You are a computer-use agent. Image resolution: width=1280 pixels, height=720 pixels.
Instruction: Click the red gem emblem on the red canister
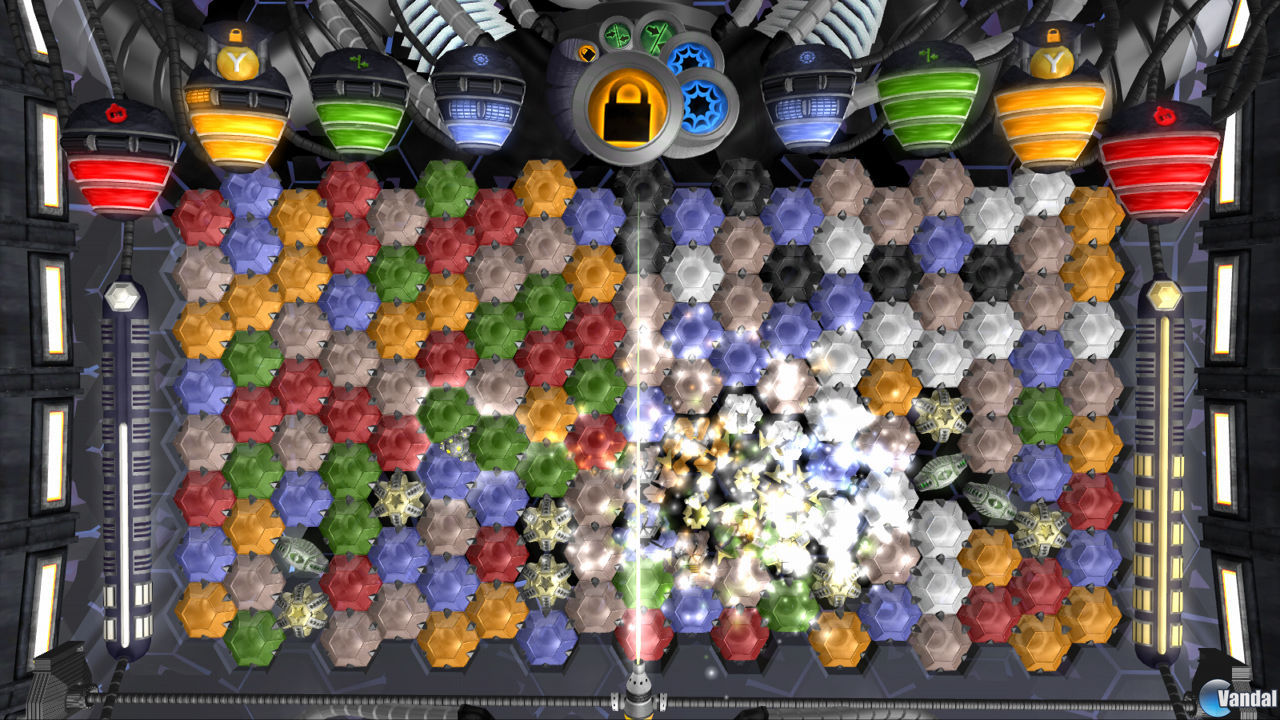click(x=114, y=114)
